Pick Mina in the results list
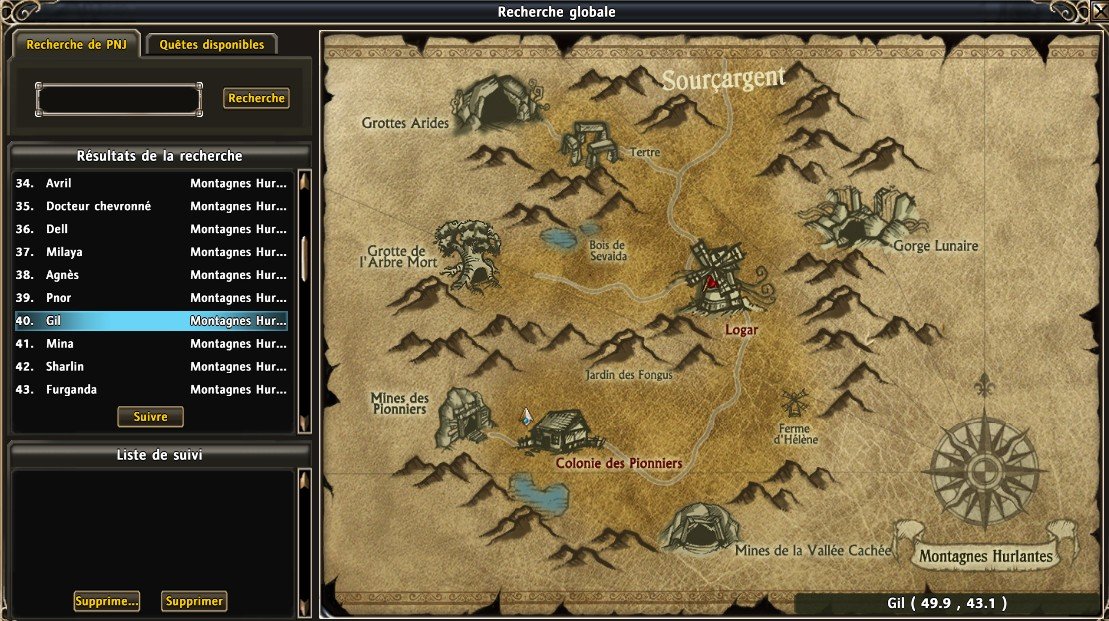 pyautogui.click(x=150, y=344)
